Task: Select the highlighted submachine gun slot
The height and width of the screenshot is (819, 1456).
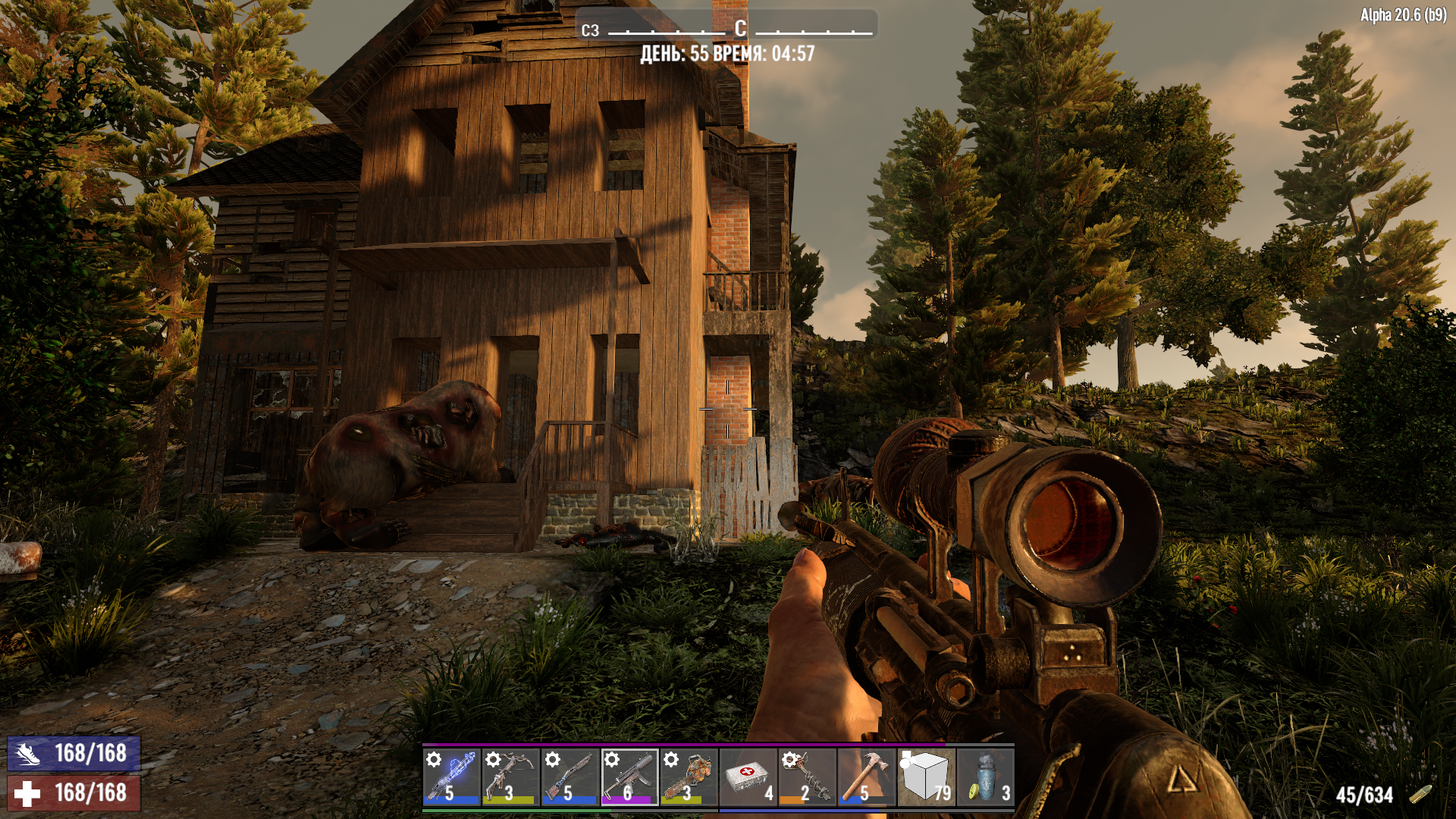Action: (629, 777)
